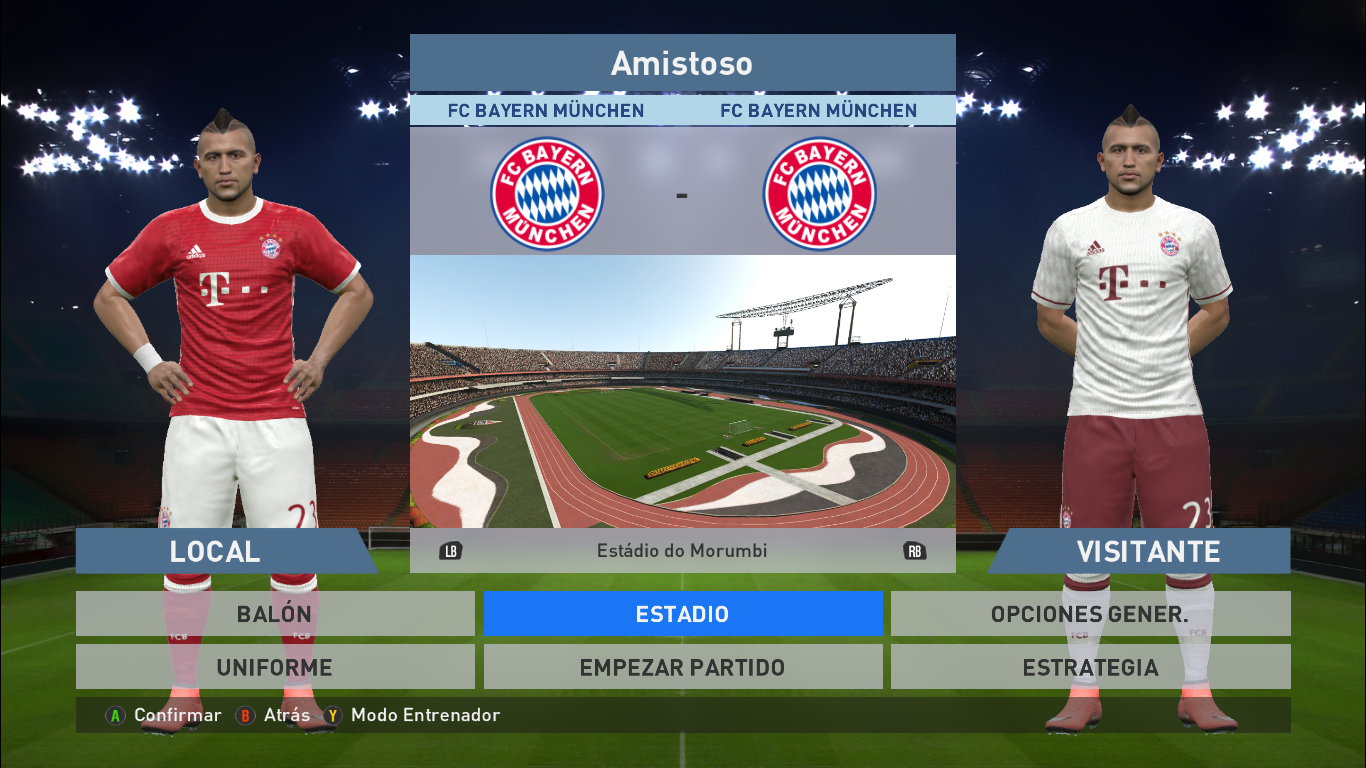Open the ESTRATEGIA settings
The height and width of the screenshot is (768, 1366).
[x=1091, y=666]
